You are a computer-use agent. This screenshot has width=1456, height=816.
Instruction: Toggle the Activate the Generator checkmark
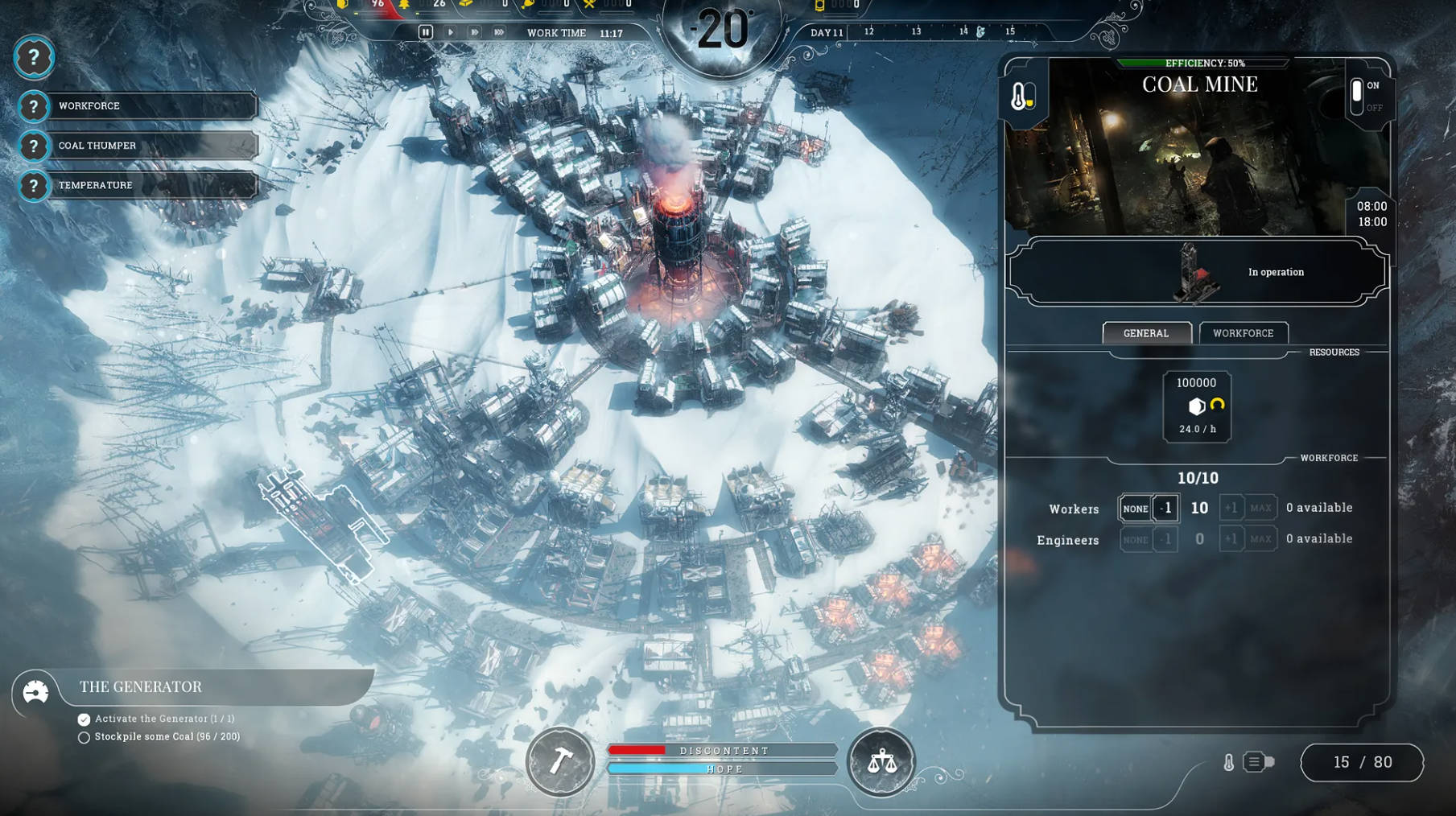pos(84,719)
